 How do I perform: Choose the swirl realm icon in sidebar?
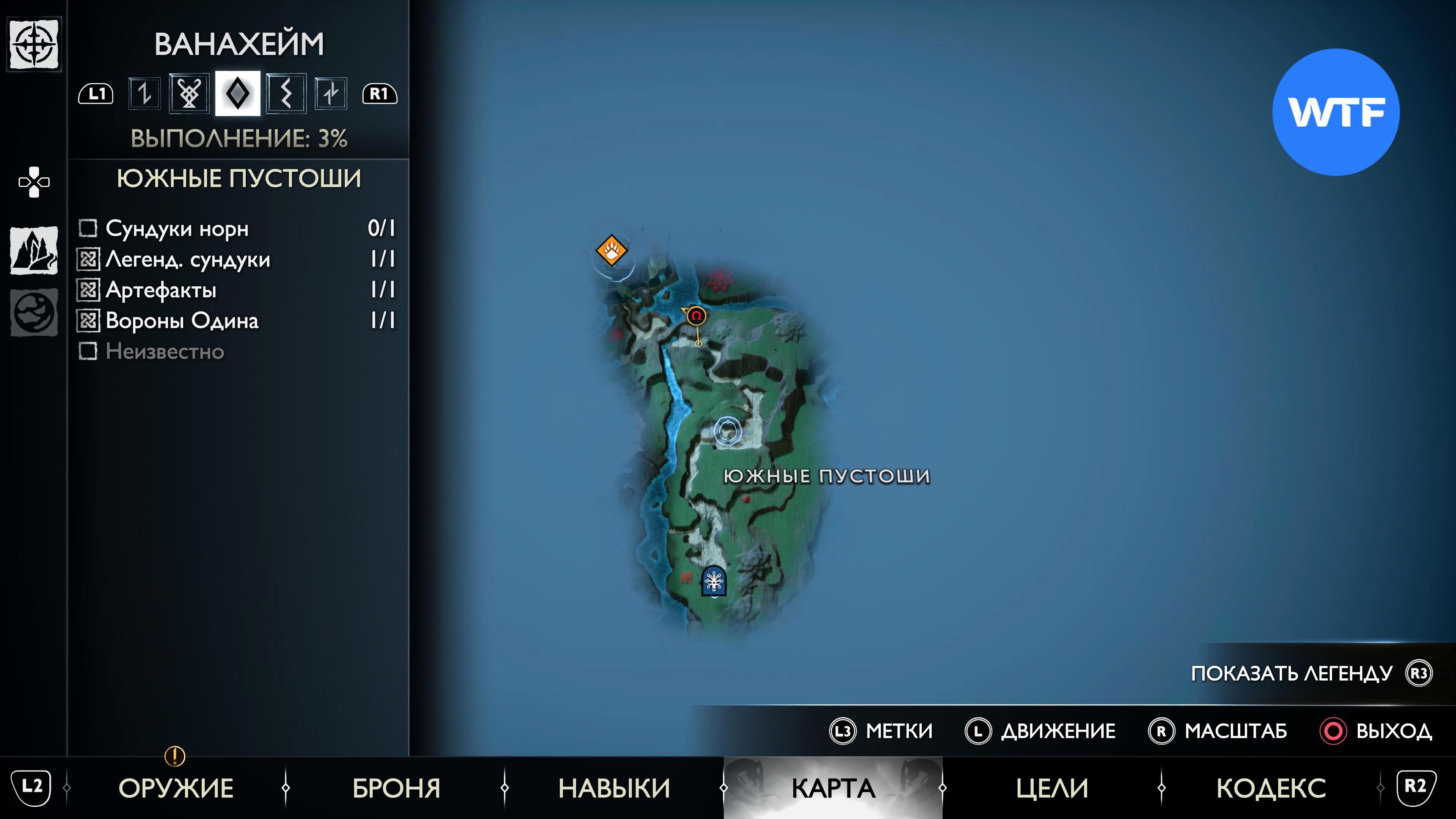(34, 312)
